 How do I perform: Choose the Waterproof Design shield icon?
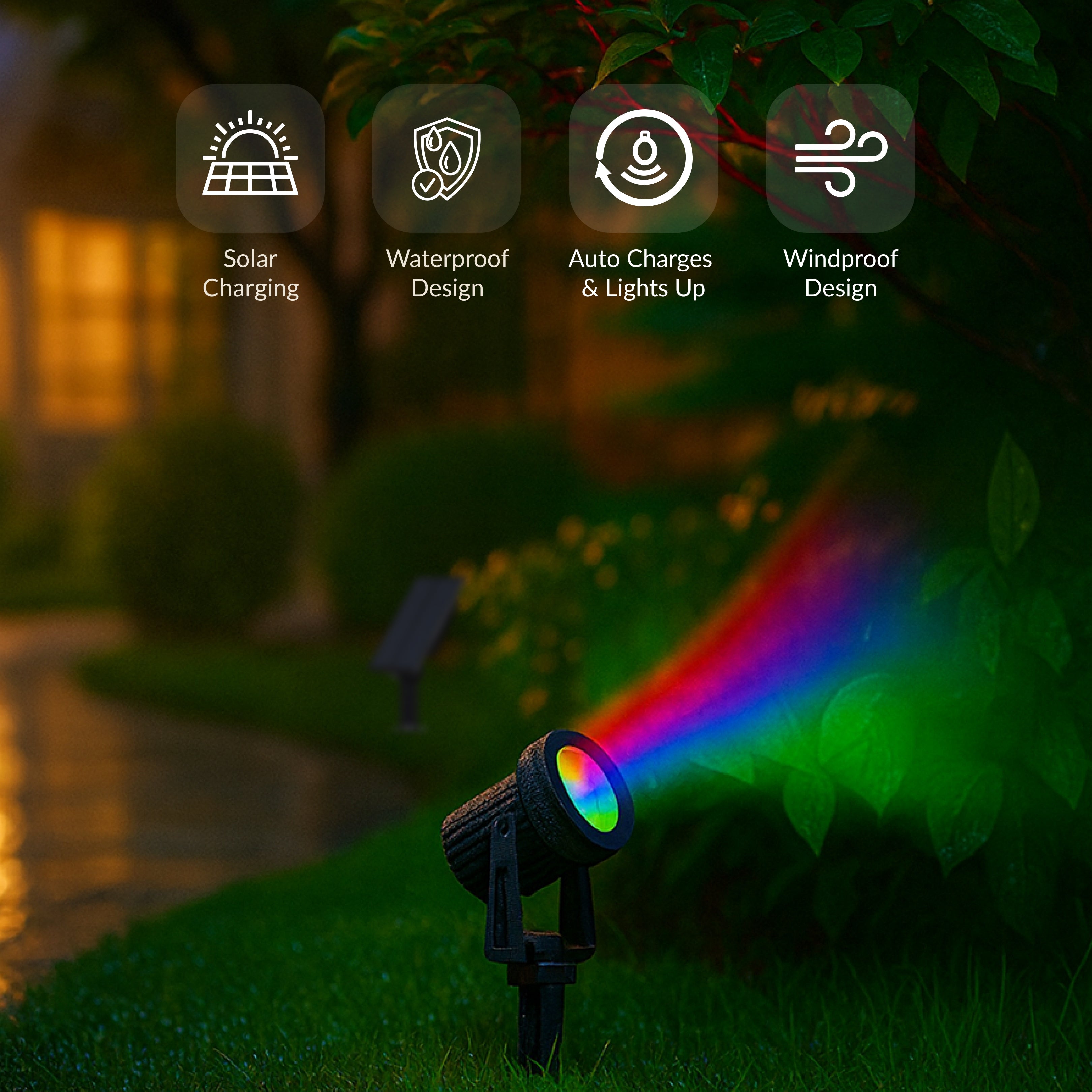click(x=446, y=158)
